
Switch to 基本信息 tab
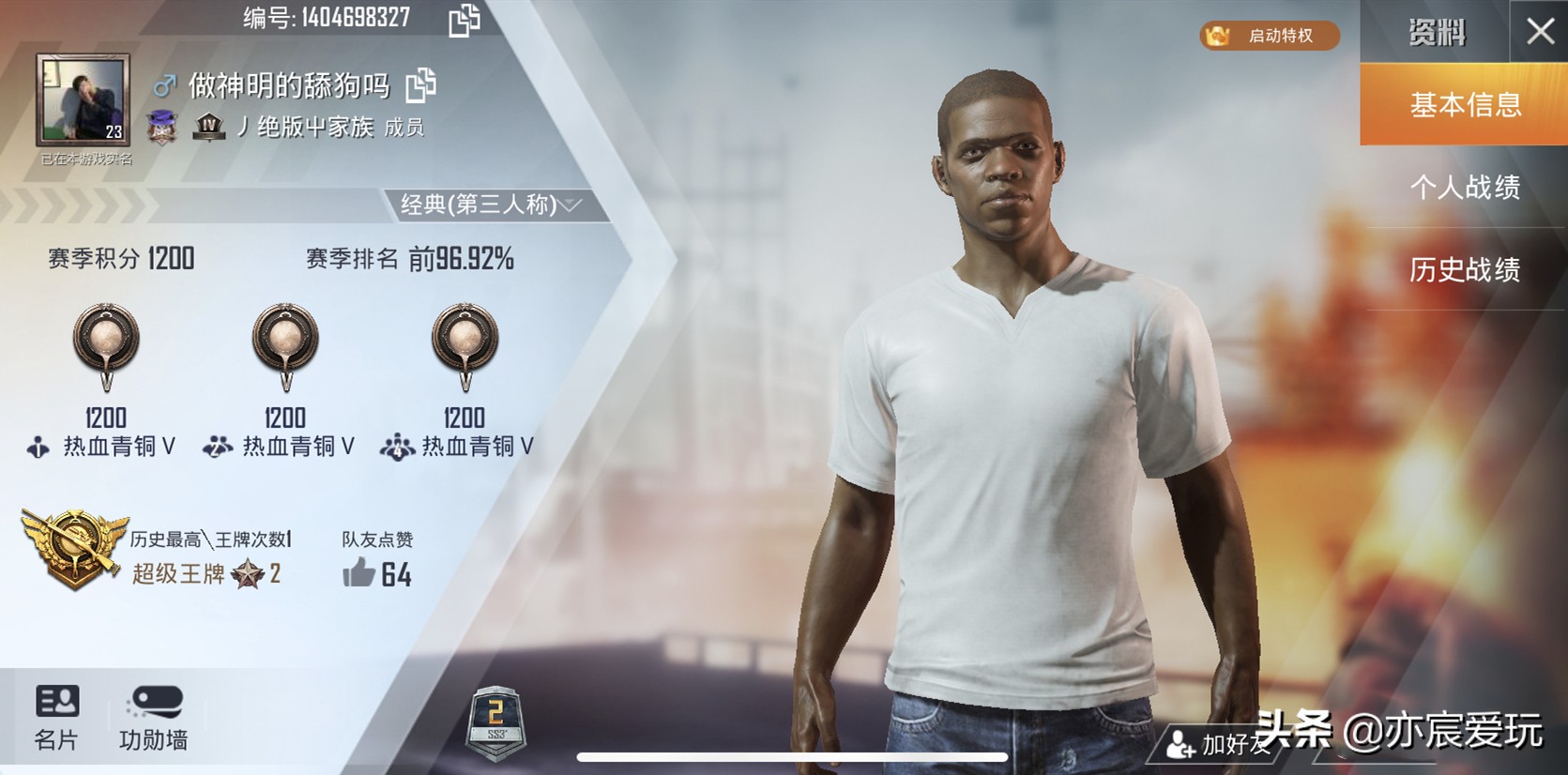1464,104
